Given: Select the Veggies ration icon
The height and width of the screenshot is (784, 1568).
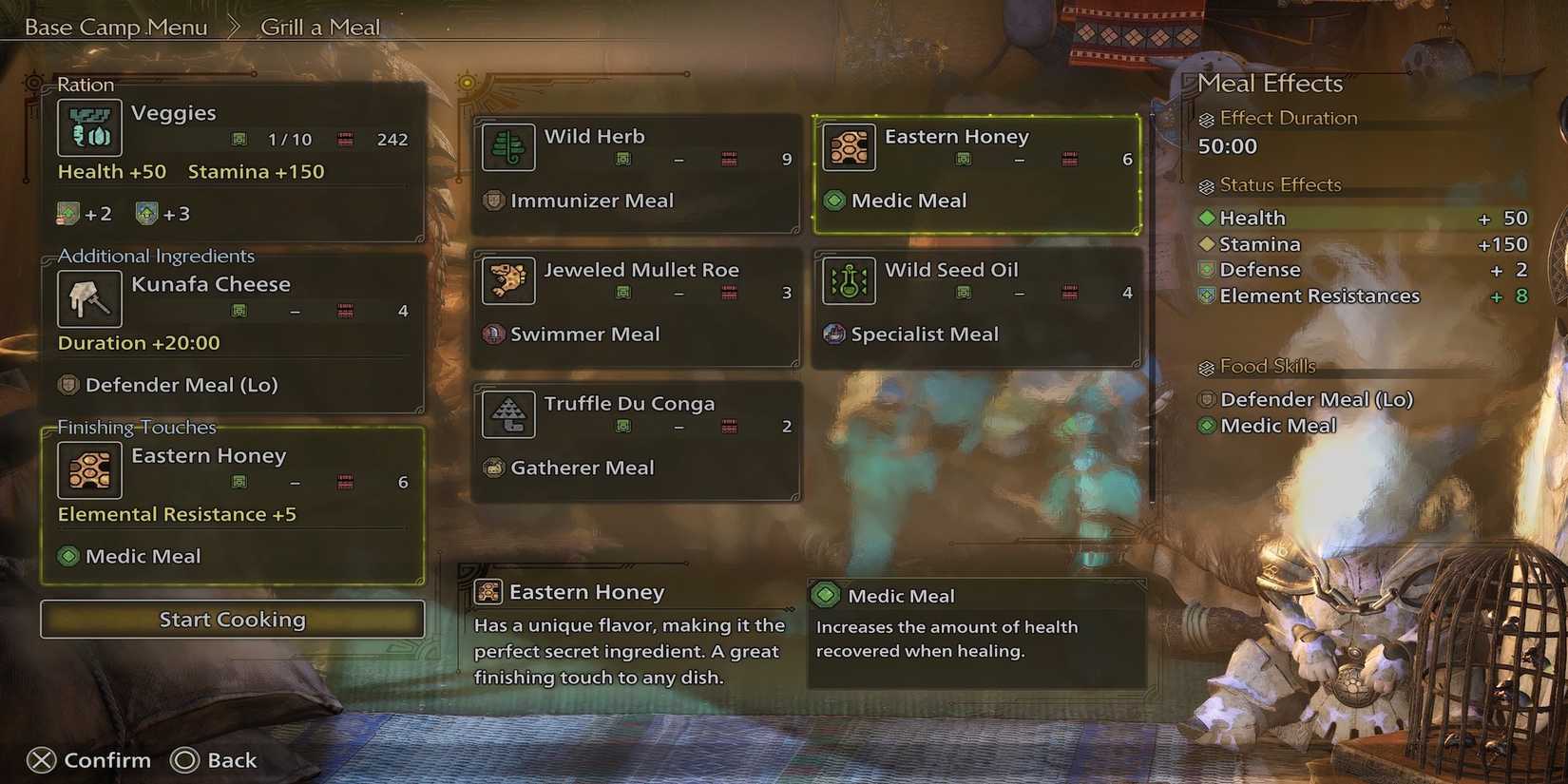Looking at the screenshot, I should pos(89,127).
